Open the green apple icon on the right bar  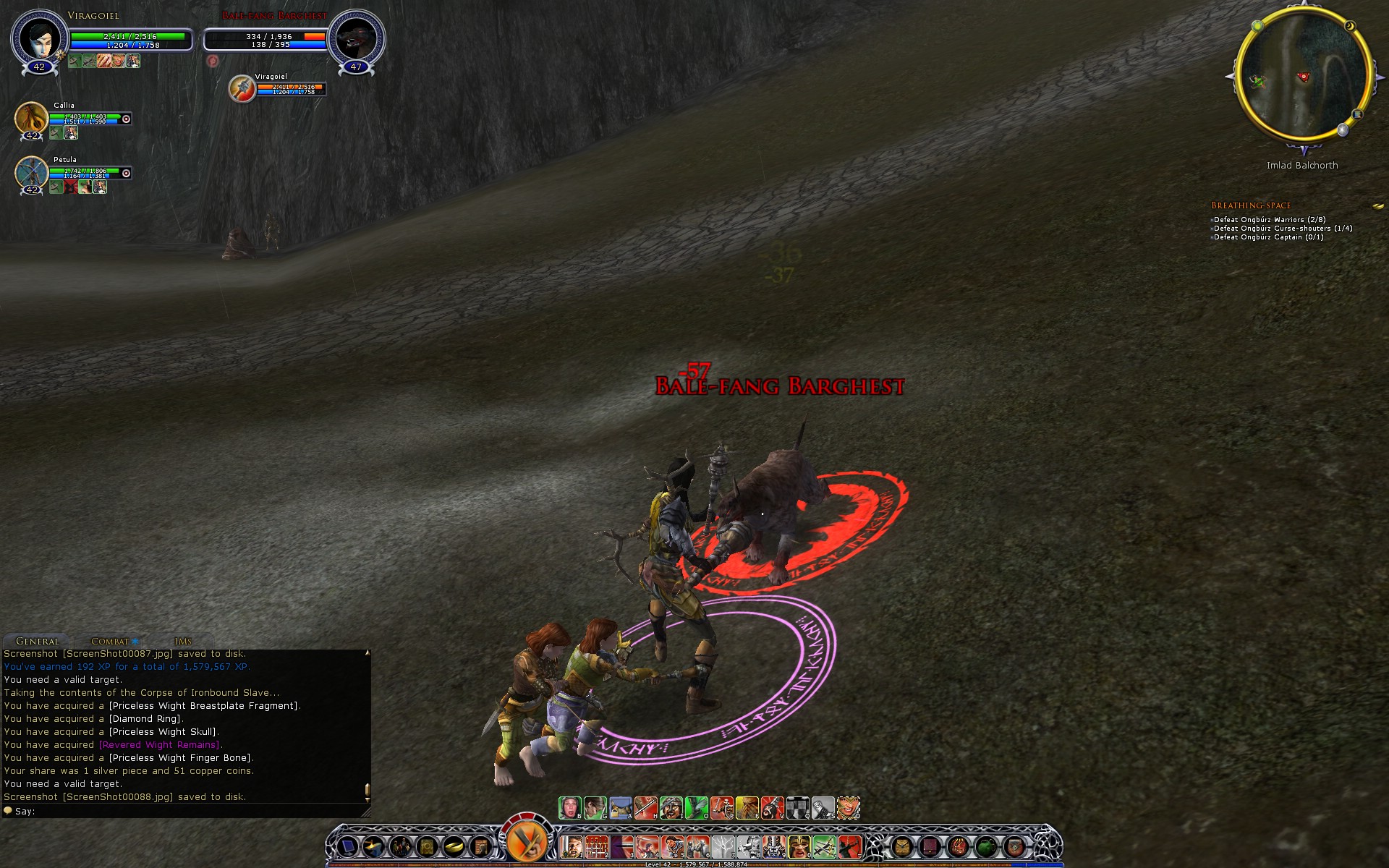point(985,846)
